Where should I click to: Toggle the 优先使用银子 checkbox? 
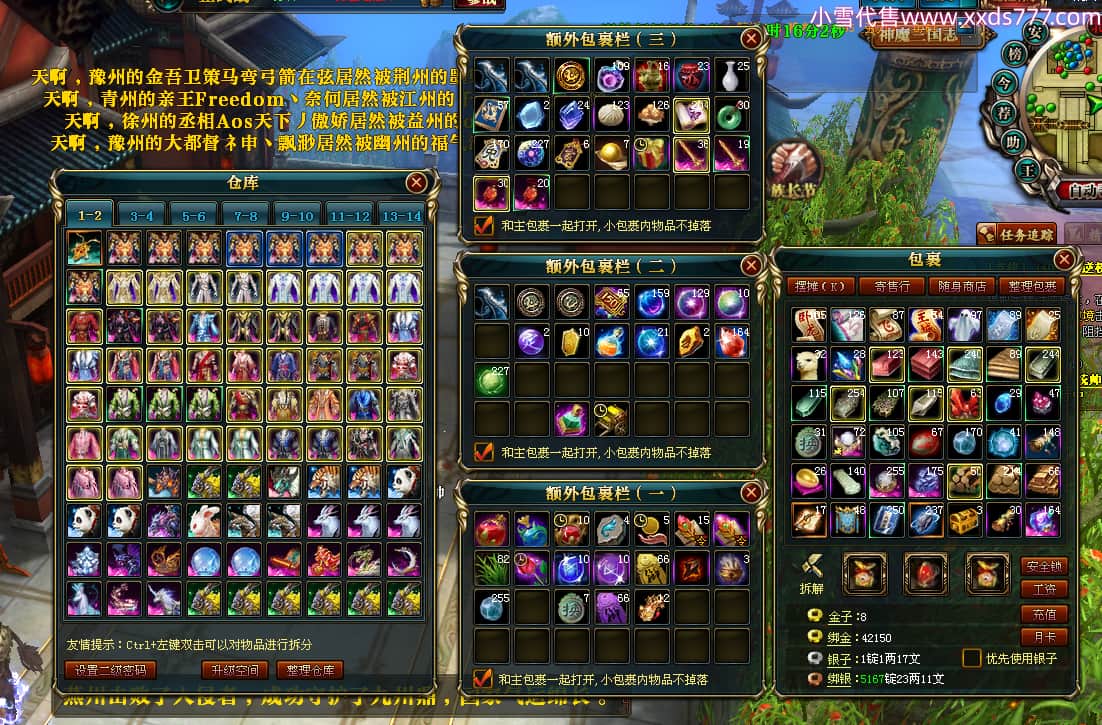(x=971, y=658)
